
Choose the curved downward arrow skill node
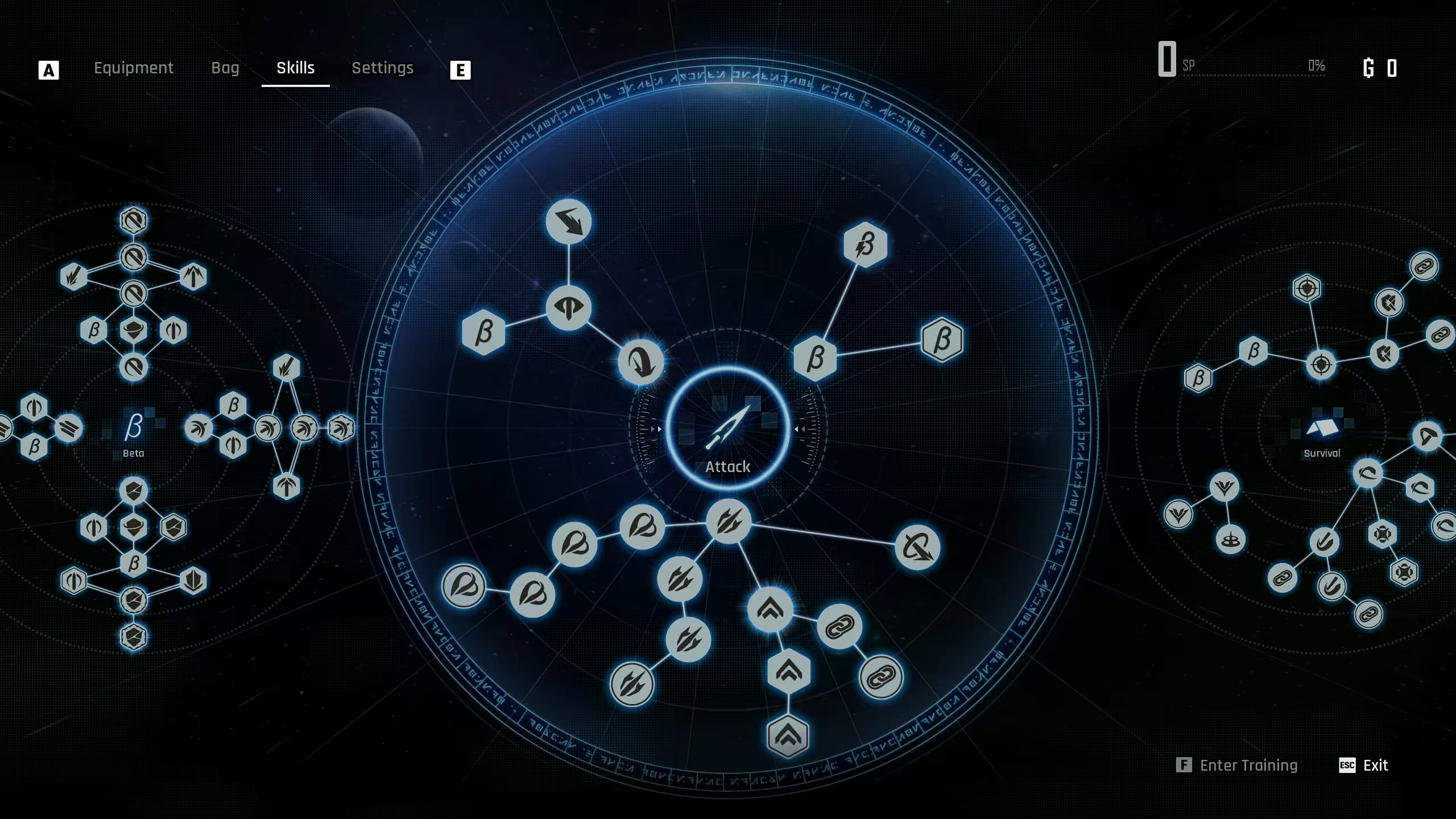coord(641,362)
